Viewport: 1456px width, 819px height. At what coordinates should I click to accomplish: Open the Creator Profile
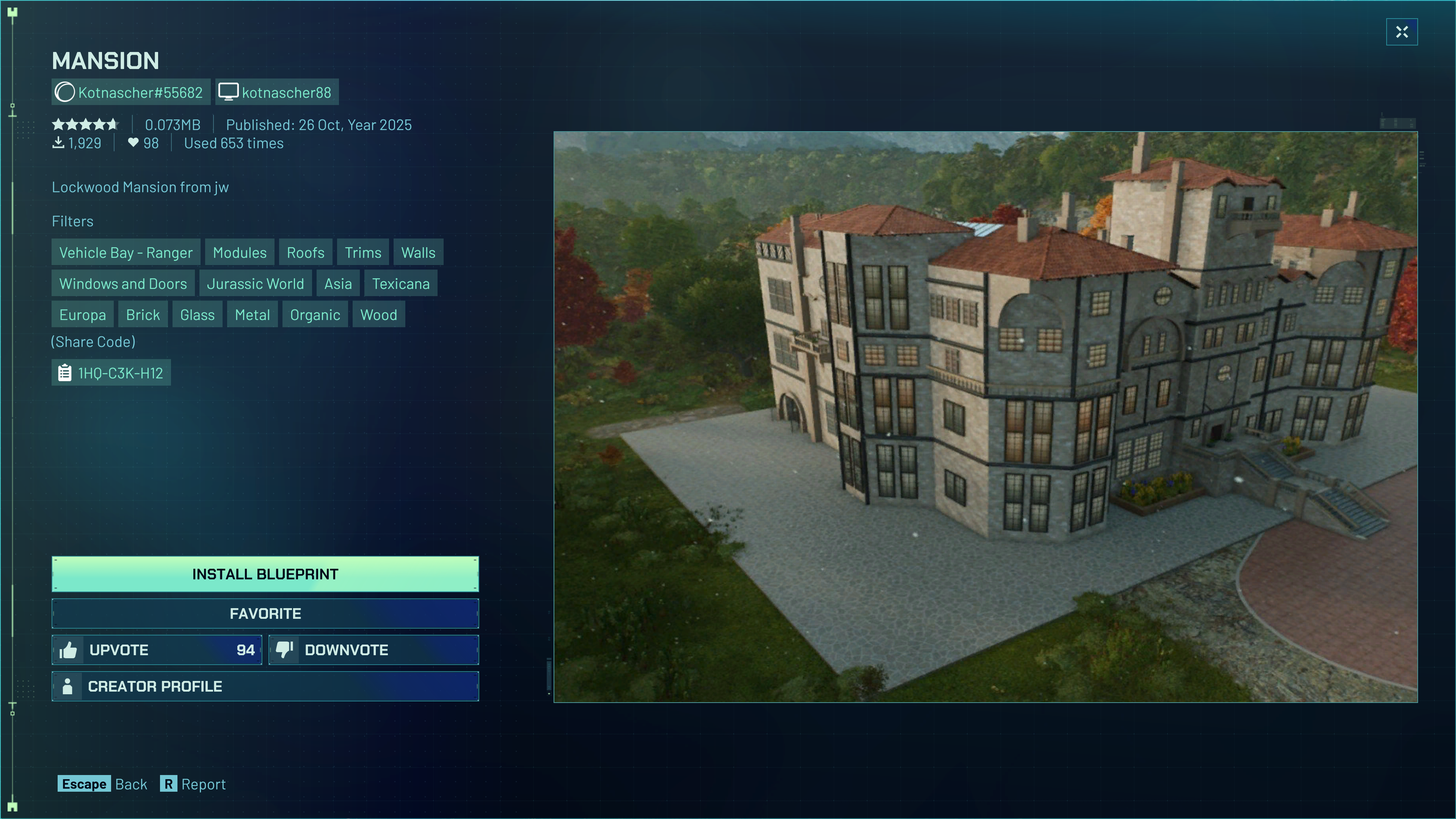click(265, 686)
